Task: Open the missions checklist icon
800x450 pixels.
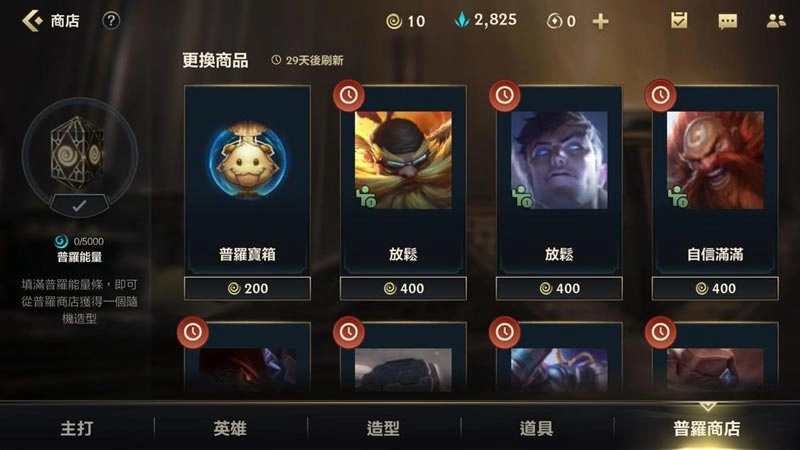Action: tap(679, 20)
